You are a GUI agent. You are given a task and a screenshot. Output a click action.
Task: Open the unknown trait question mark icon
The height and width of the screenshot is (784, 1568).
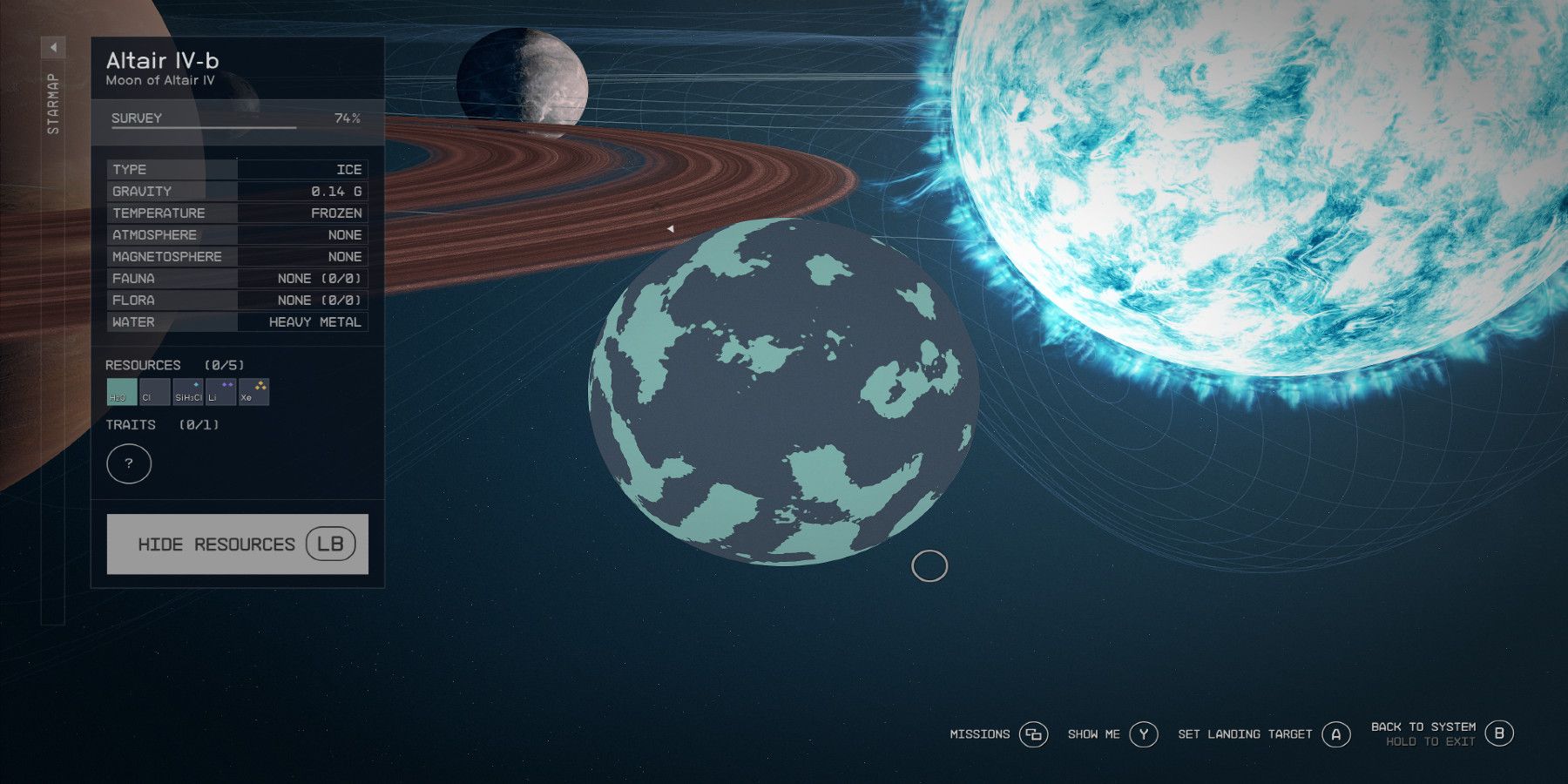pos(129,463)
